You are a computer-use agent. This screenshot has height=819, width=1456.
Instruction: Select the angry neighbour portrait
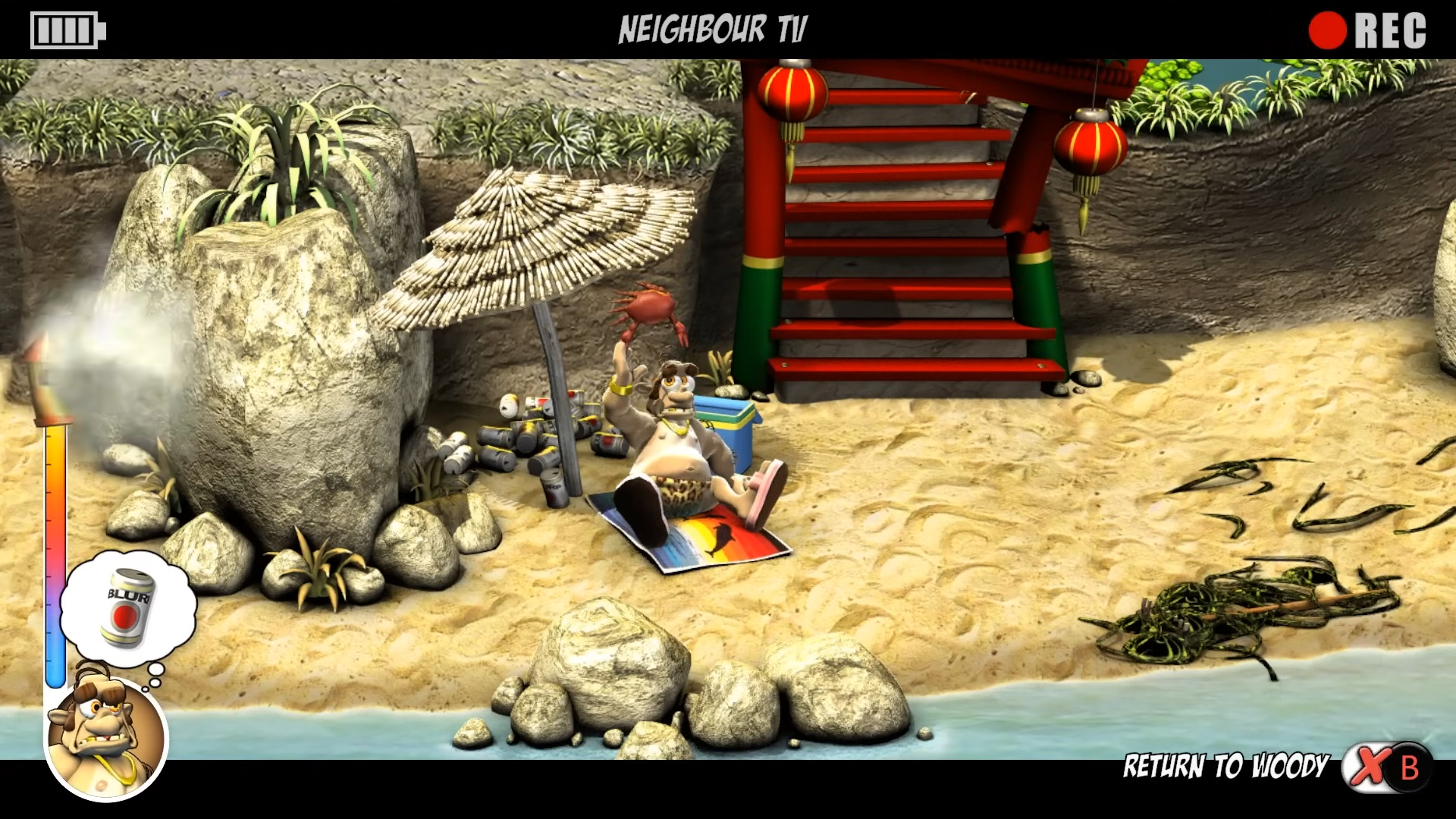106,736
